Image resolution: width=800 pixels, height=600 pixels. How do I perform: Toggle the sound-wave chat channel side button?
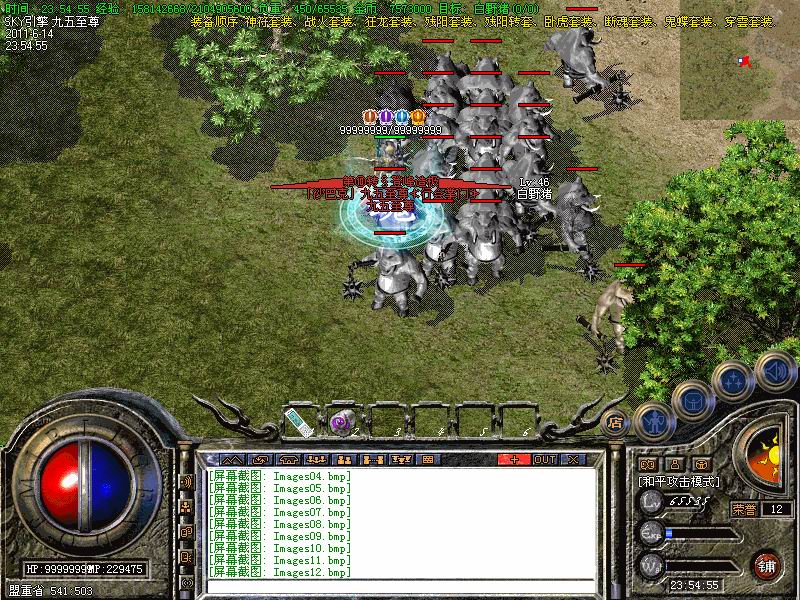click(186, 482)
